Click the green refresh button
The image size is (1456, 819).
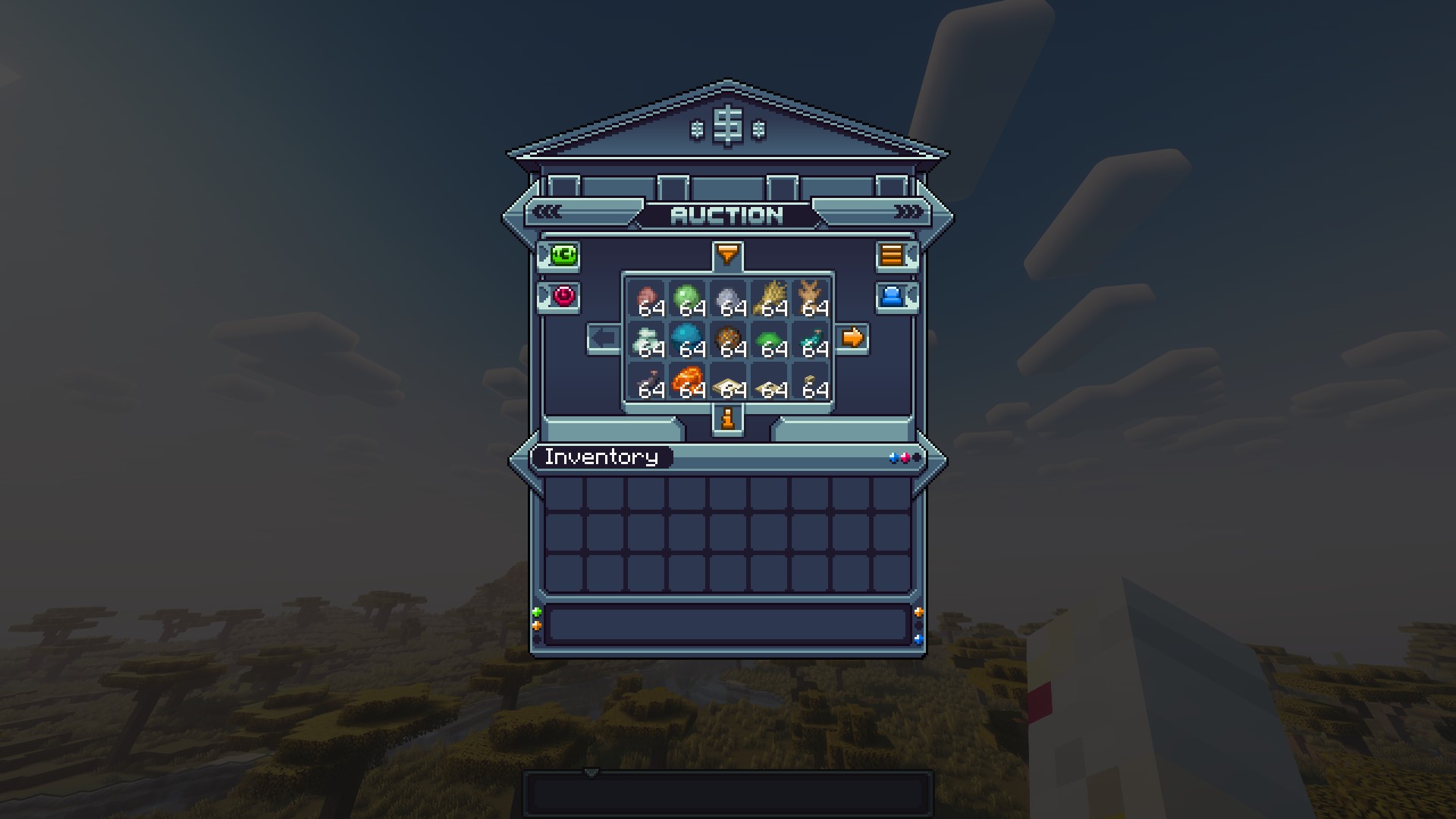564,256
